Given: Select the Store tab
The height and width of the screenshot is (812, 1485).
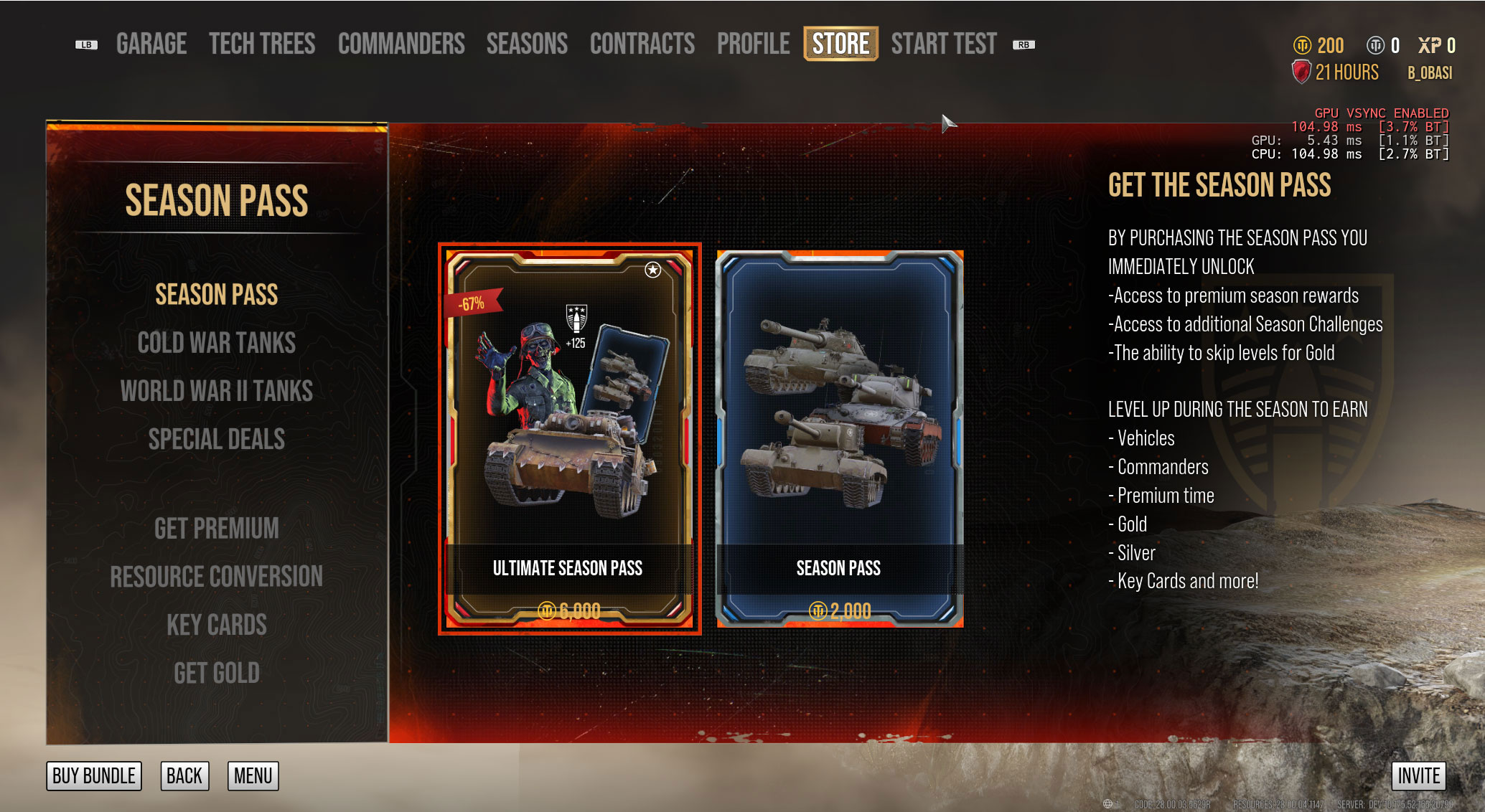Looking at the screenshot, I should click(x=840, y=44).
